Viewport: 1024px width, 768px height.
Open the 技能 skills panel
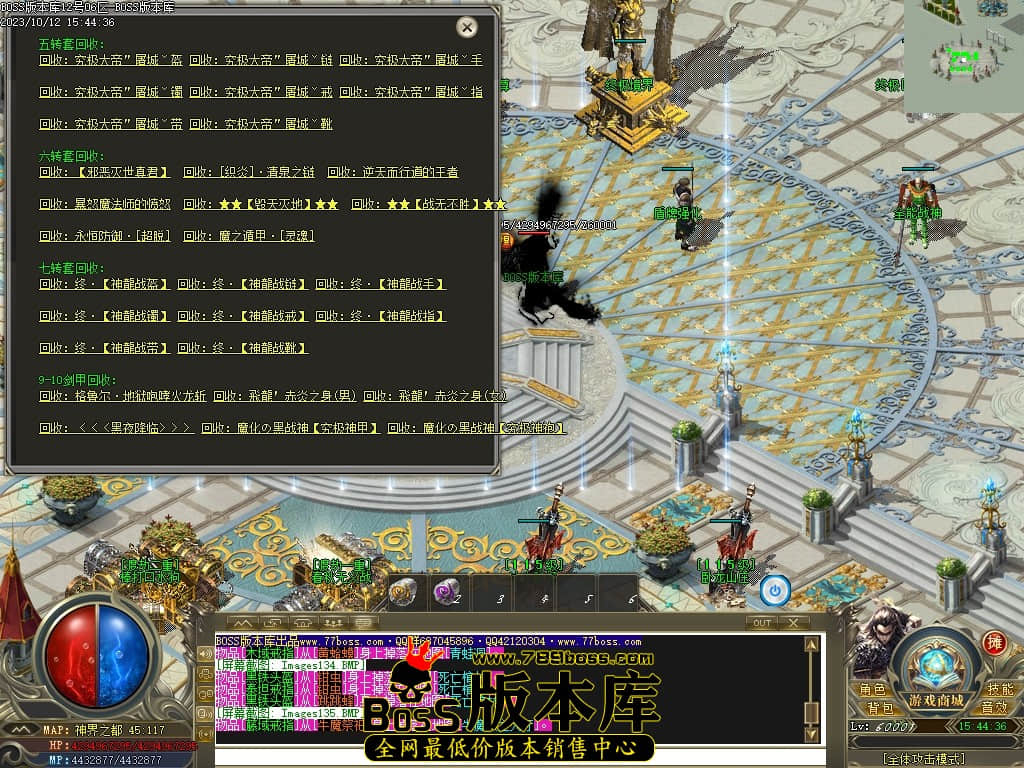[x=1000, y=690]
